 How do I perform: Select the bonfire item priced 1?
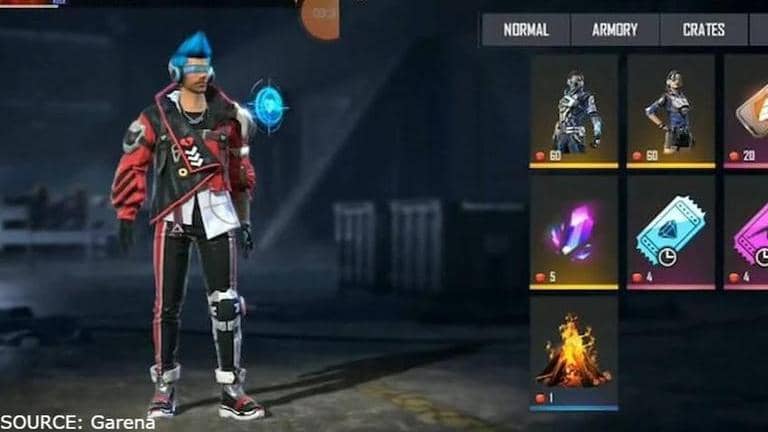(x=574, y=352)
